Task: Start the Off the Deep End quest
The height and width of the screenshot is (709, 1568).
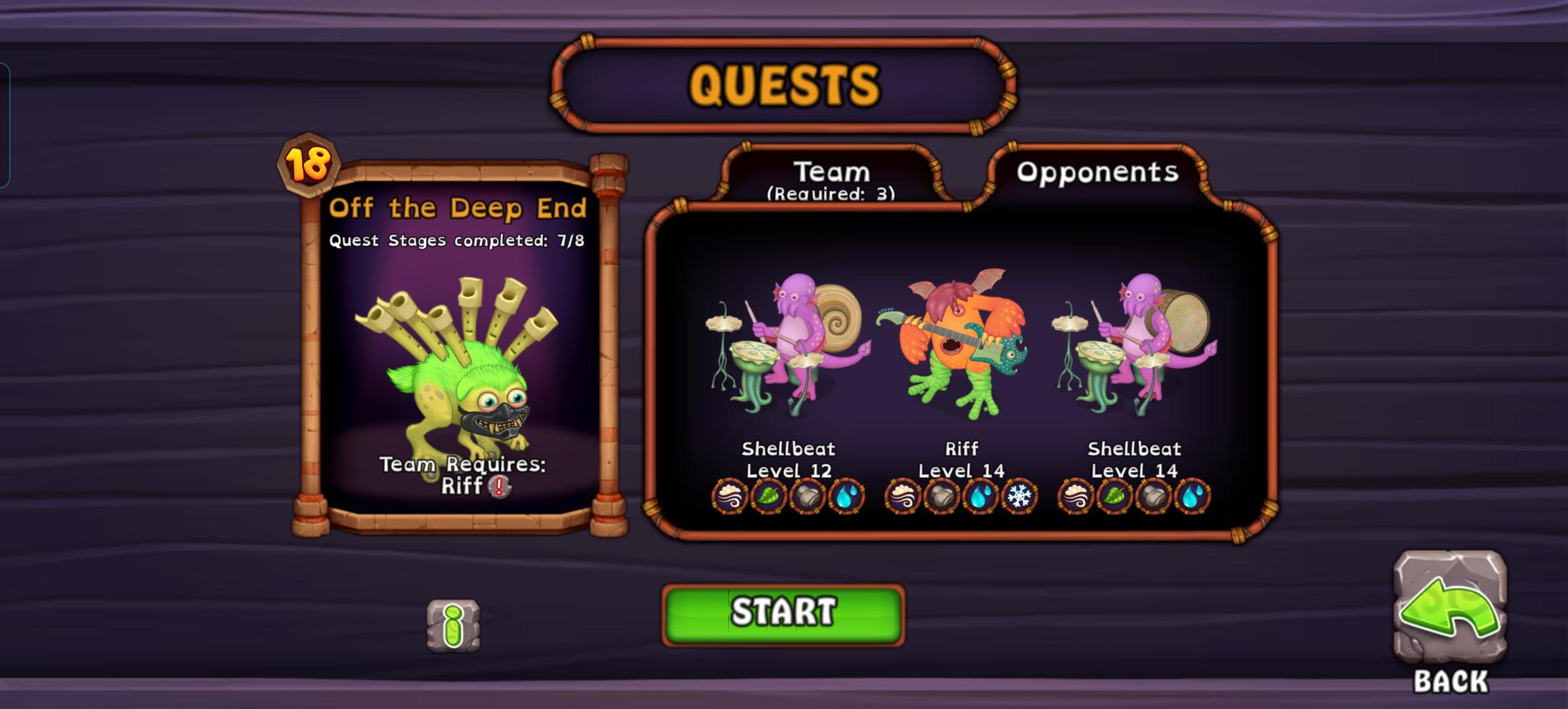Action: click(x=783, y=614)
